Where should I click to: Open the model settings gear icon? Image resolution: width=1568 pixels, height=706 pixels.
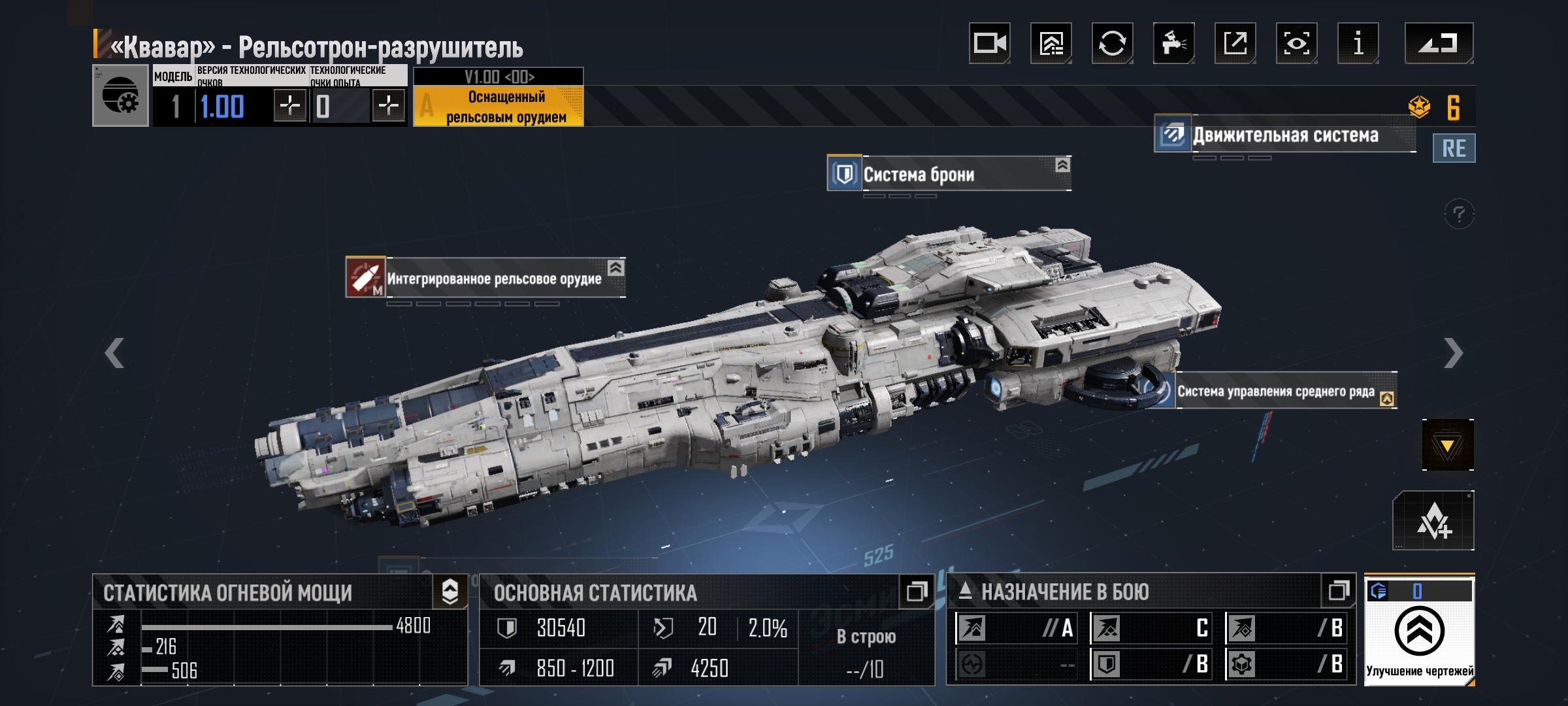tap(121, 95)
